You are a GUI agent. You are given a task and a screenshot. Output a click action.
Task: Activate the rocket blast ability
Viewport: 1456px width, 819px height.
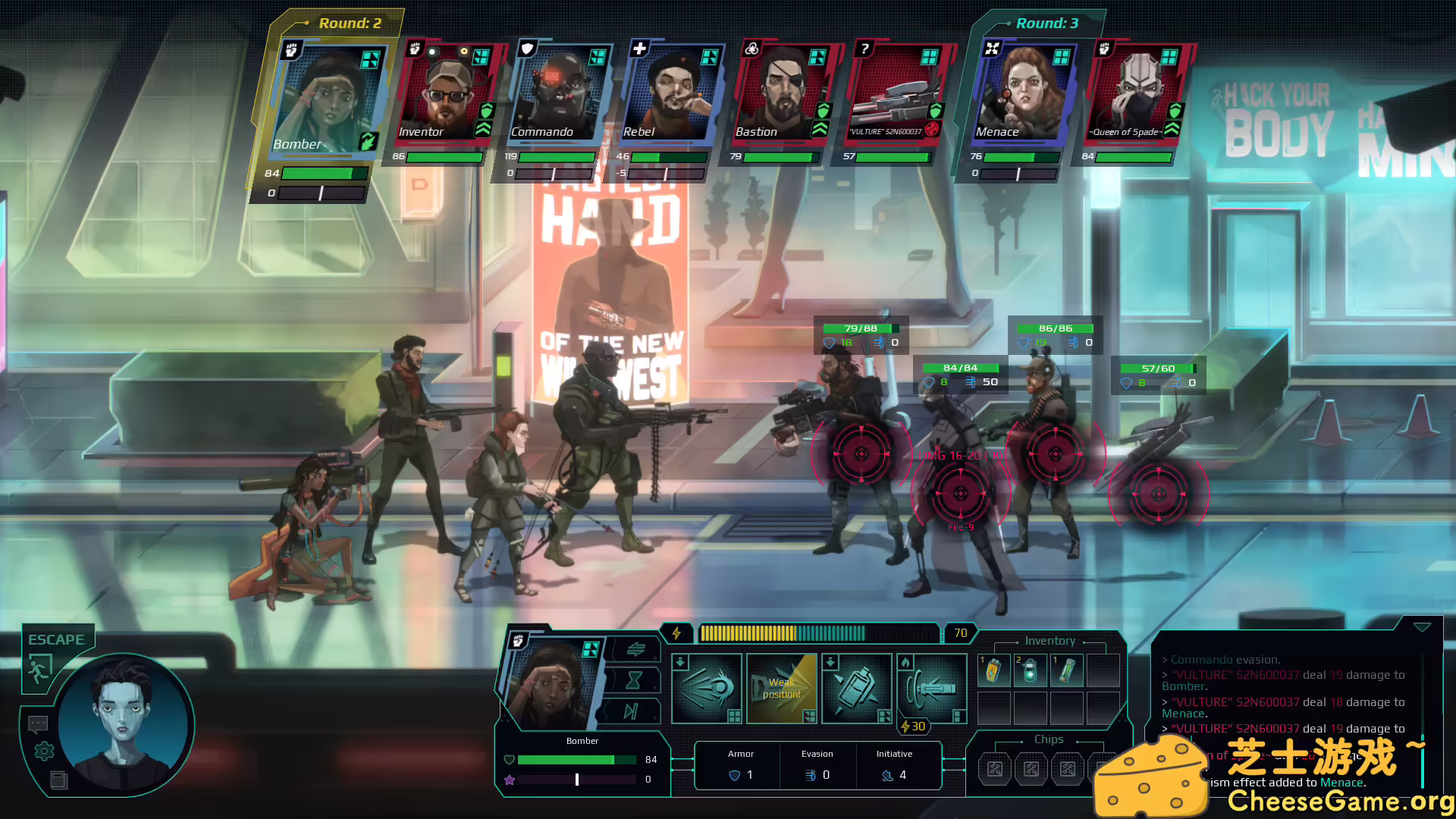pyautogui.click(x=707, y=689)
